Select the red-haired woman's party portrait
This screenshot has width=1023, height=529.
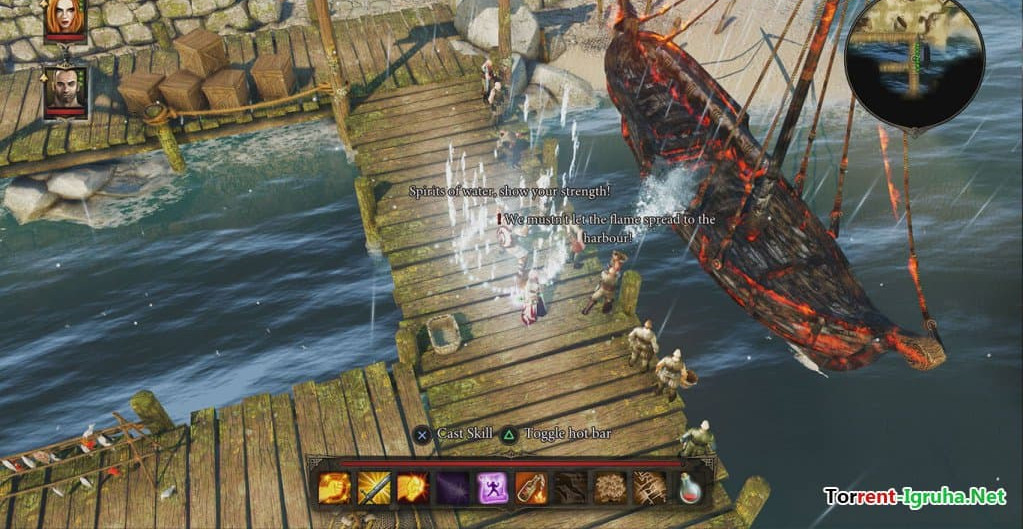pos(65,16)
